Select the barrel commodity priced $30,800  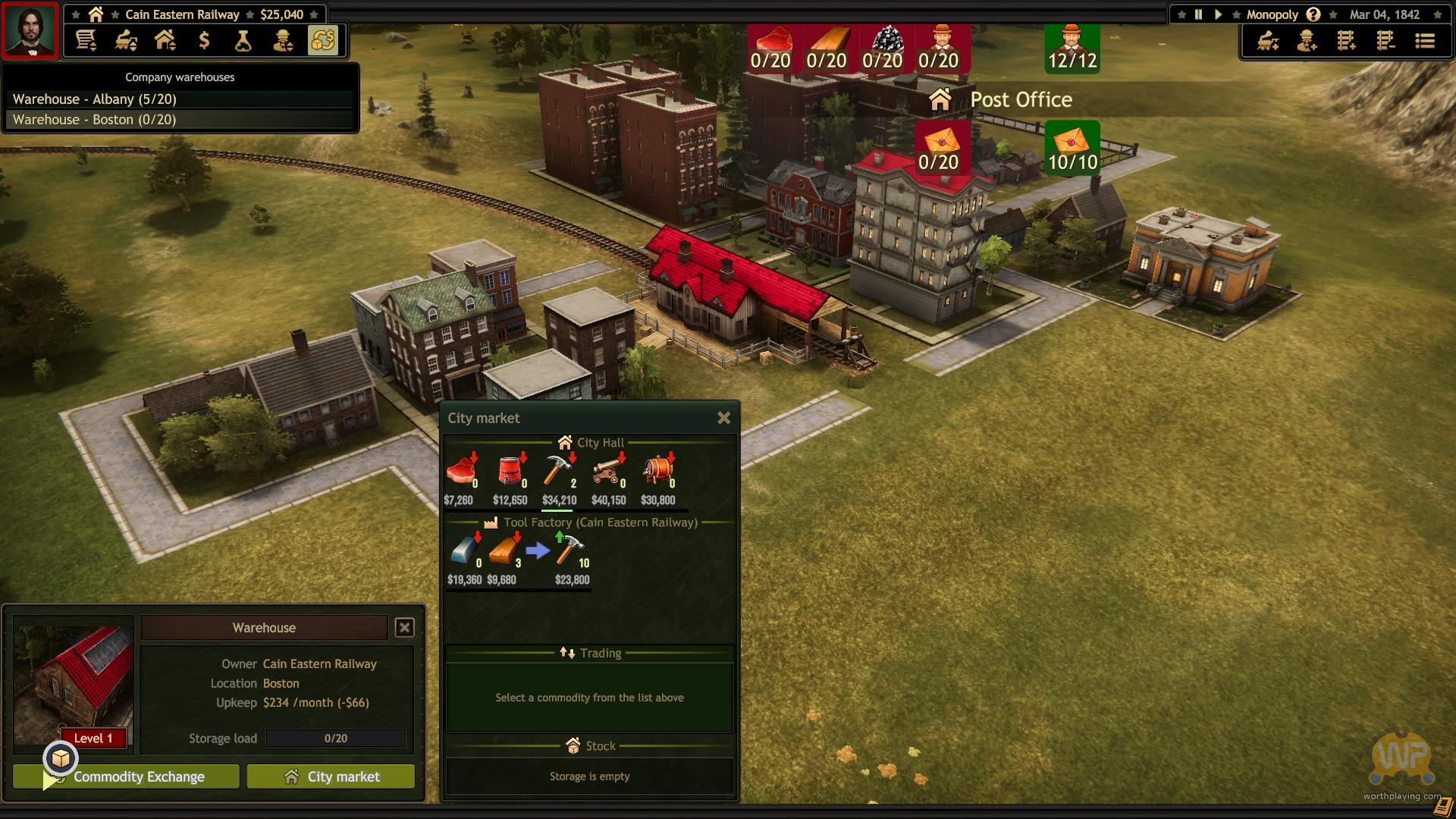(x=657, y=471)
